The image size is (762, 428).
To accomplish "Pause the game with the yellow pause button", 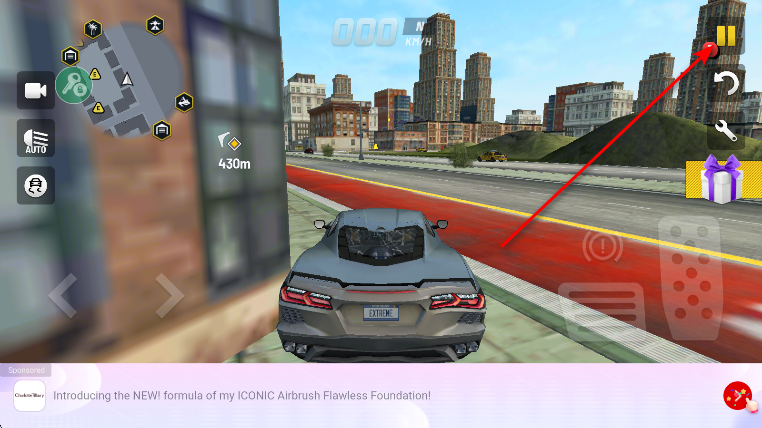I will 726,36.
